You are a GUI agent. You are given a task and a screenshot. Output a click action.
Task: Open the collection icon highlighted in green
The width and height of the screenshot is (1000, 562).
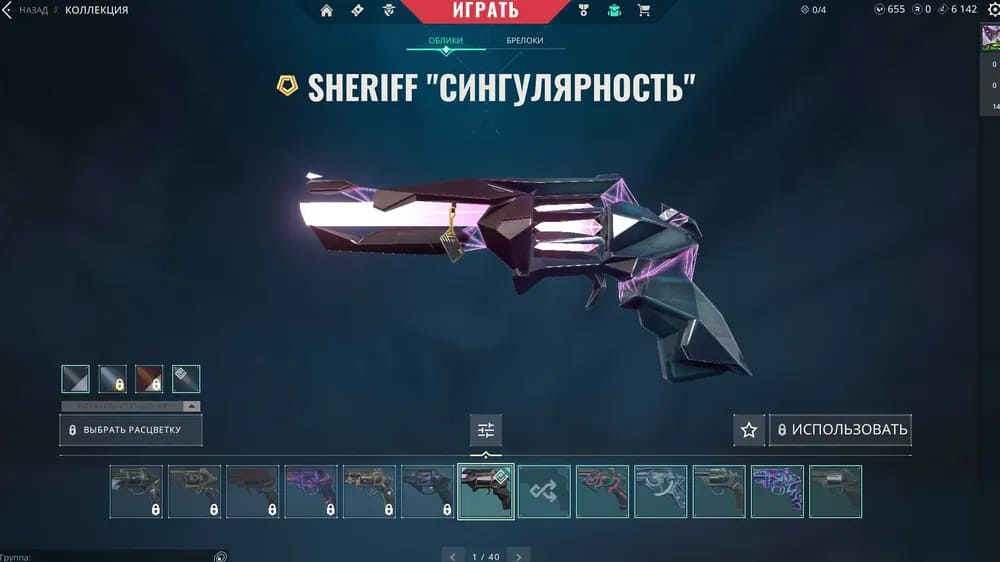pyautogui.click(x=614, y=11)
